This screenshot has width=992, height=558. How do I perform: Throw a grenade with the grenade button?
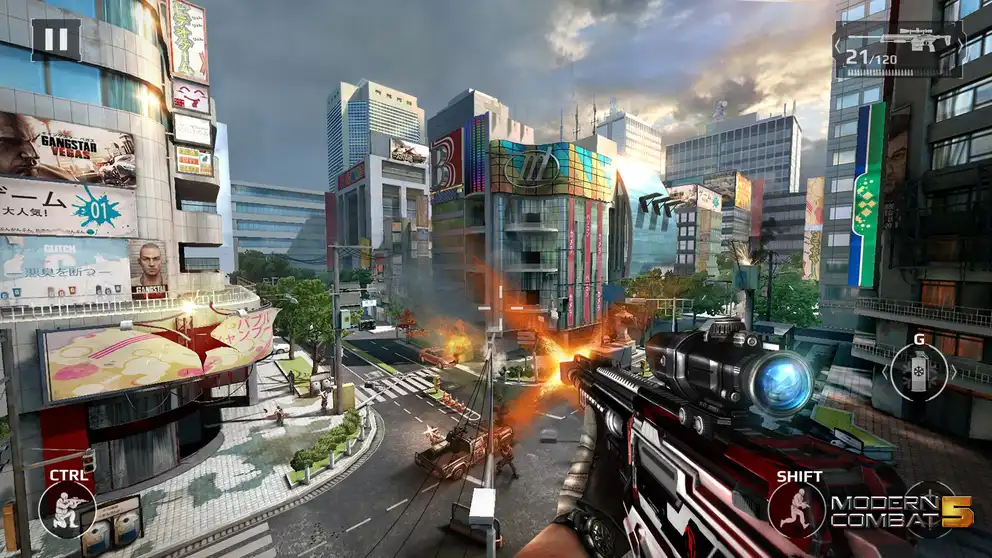click(x=918, y=372)
